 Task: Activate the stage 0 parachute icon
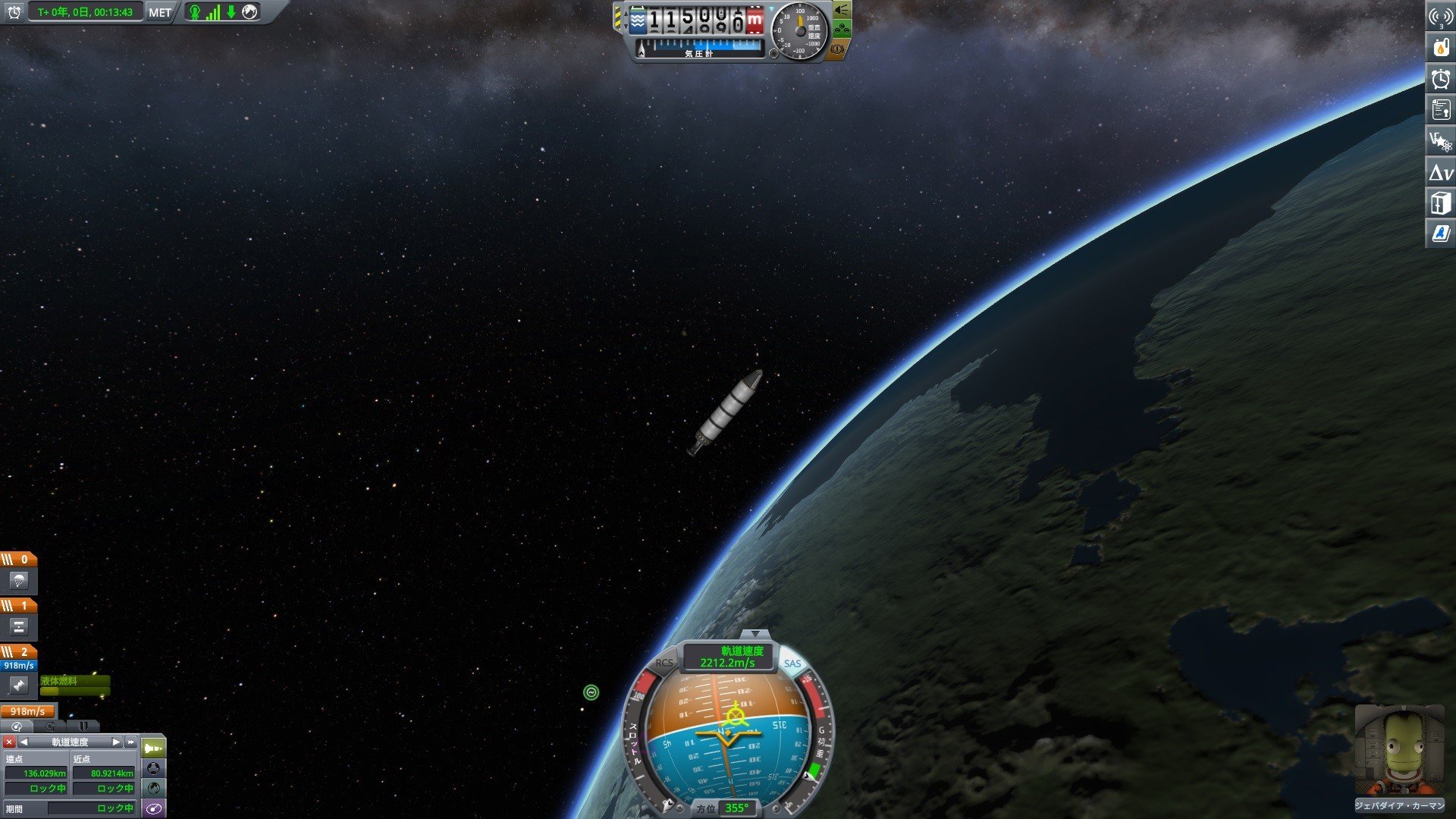(18, 581)
